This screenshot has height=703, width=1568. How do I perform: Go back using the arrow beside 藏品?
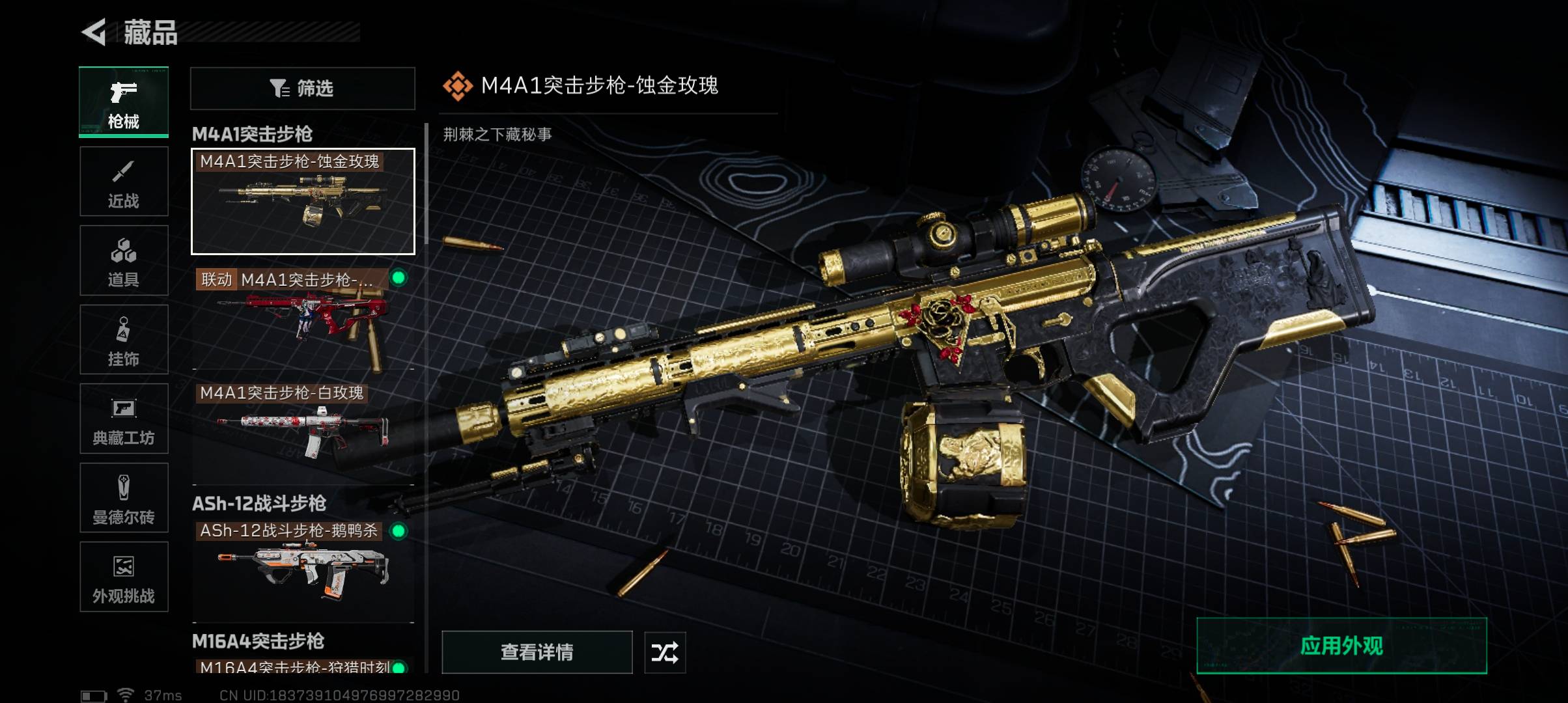94,33
